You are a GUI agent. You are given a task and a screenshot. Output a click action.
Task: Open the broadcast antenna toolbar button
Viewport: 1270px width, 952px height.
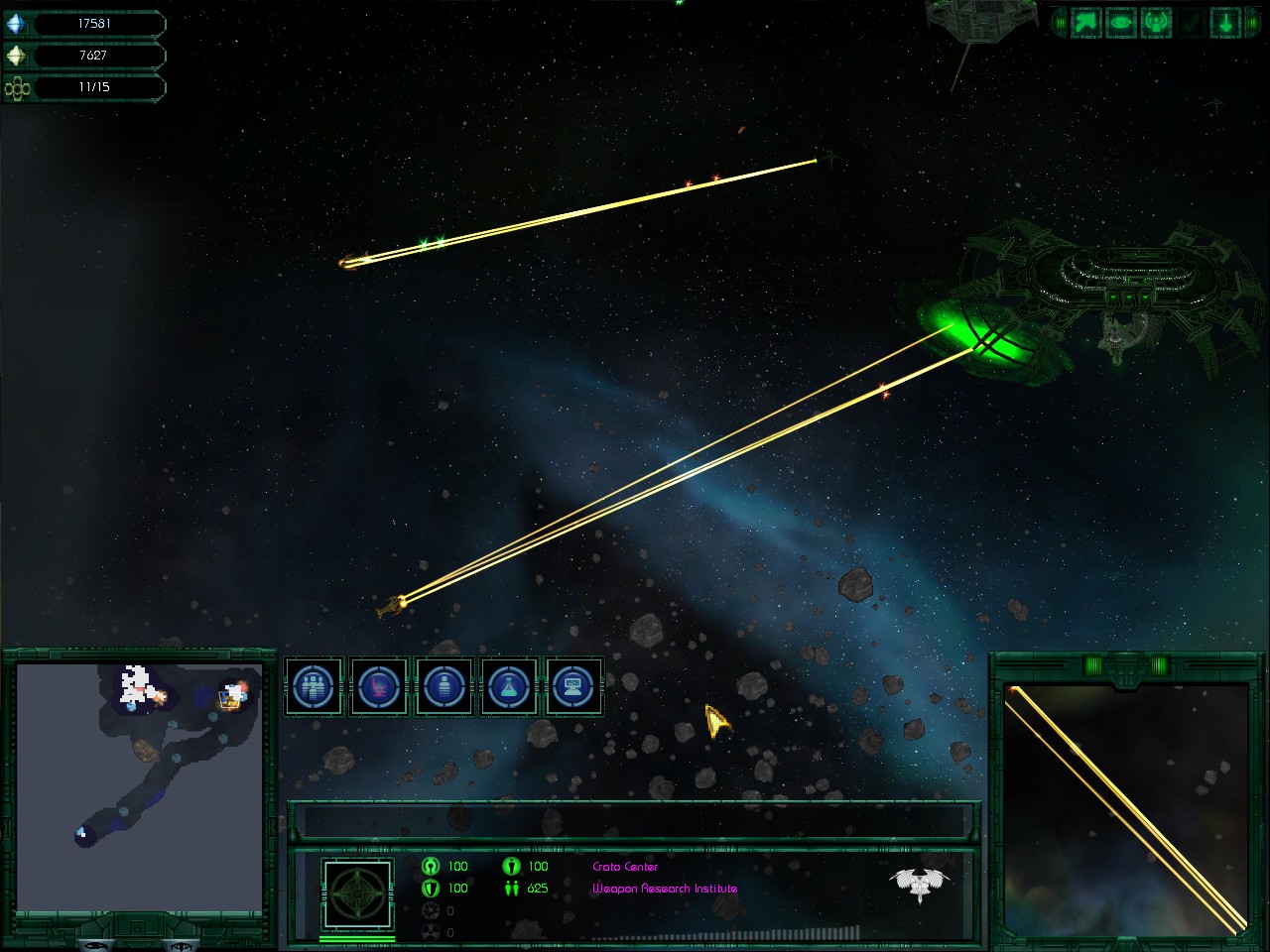coord(1156,23)
